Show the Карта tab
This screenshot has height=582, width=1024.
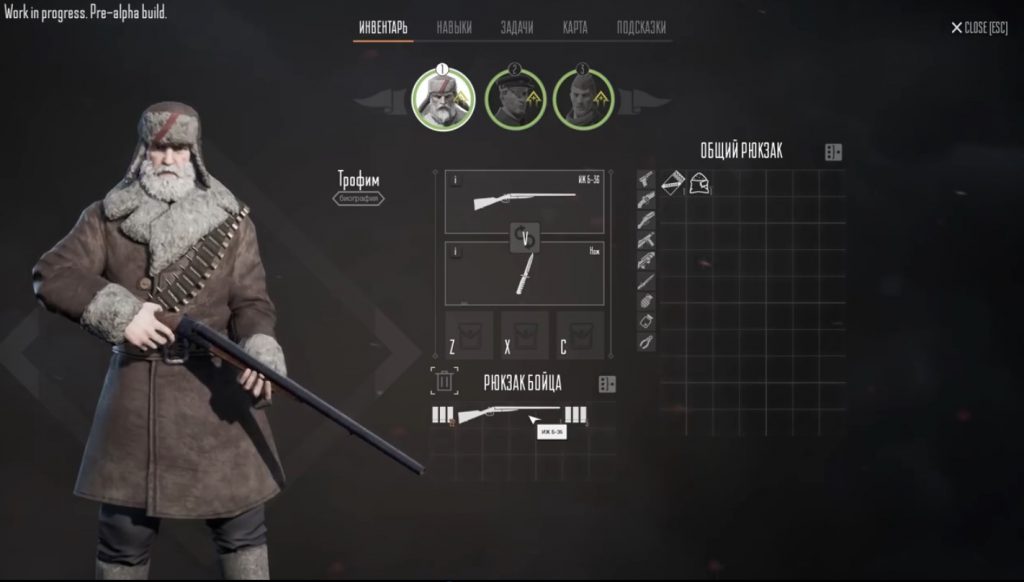tap(575, 28)
